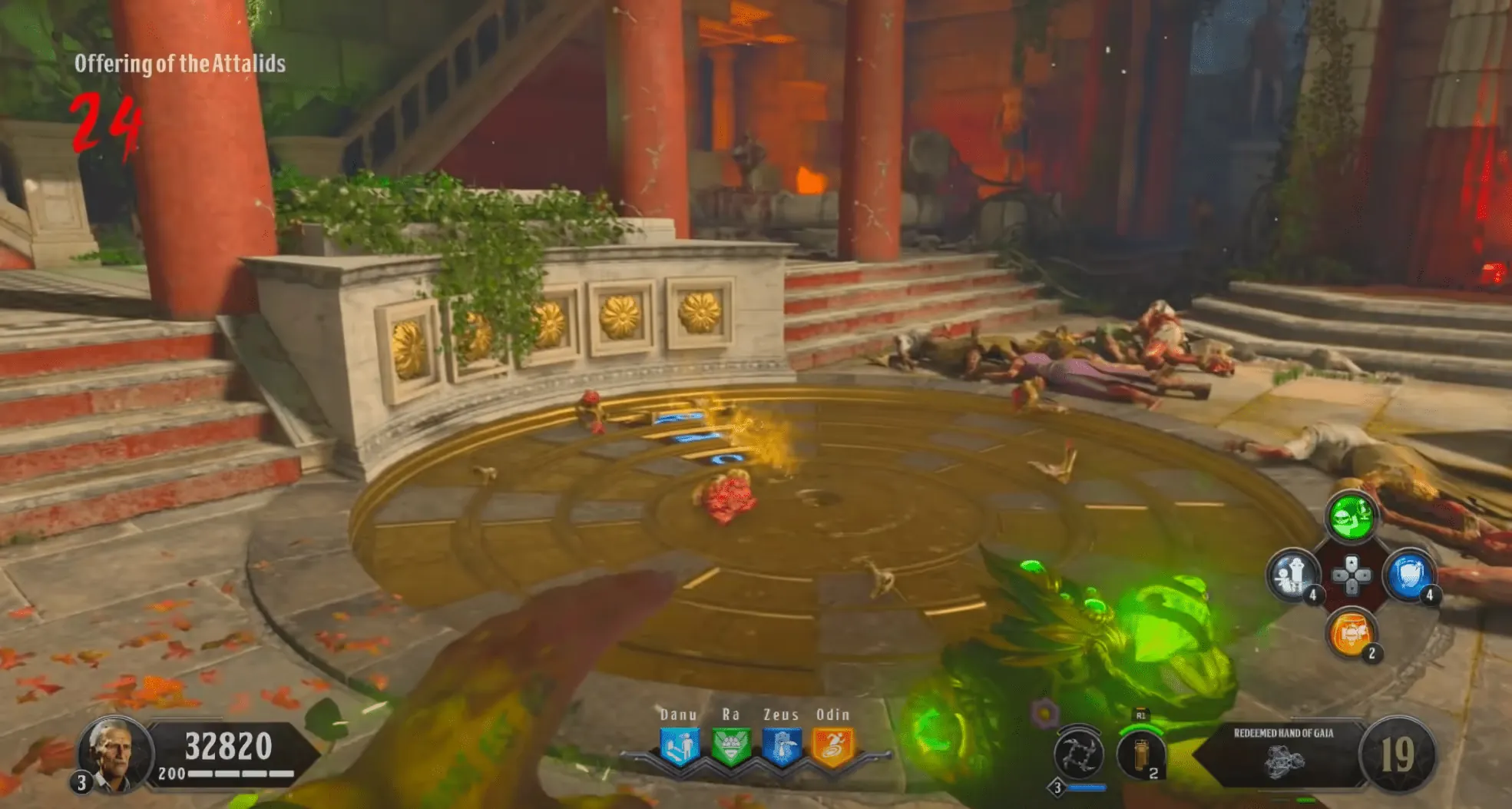Screen dimensions: 1512x809
Task: Click the player character portrait
Action: (x=113, y=754)
